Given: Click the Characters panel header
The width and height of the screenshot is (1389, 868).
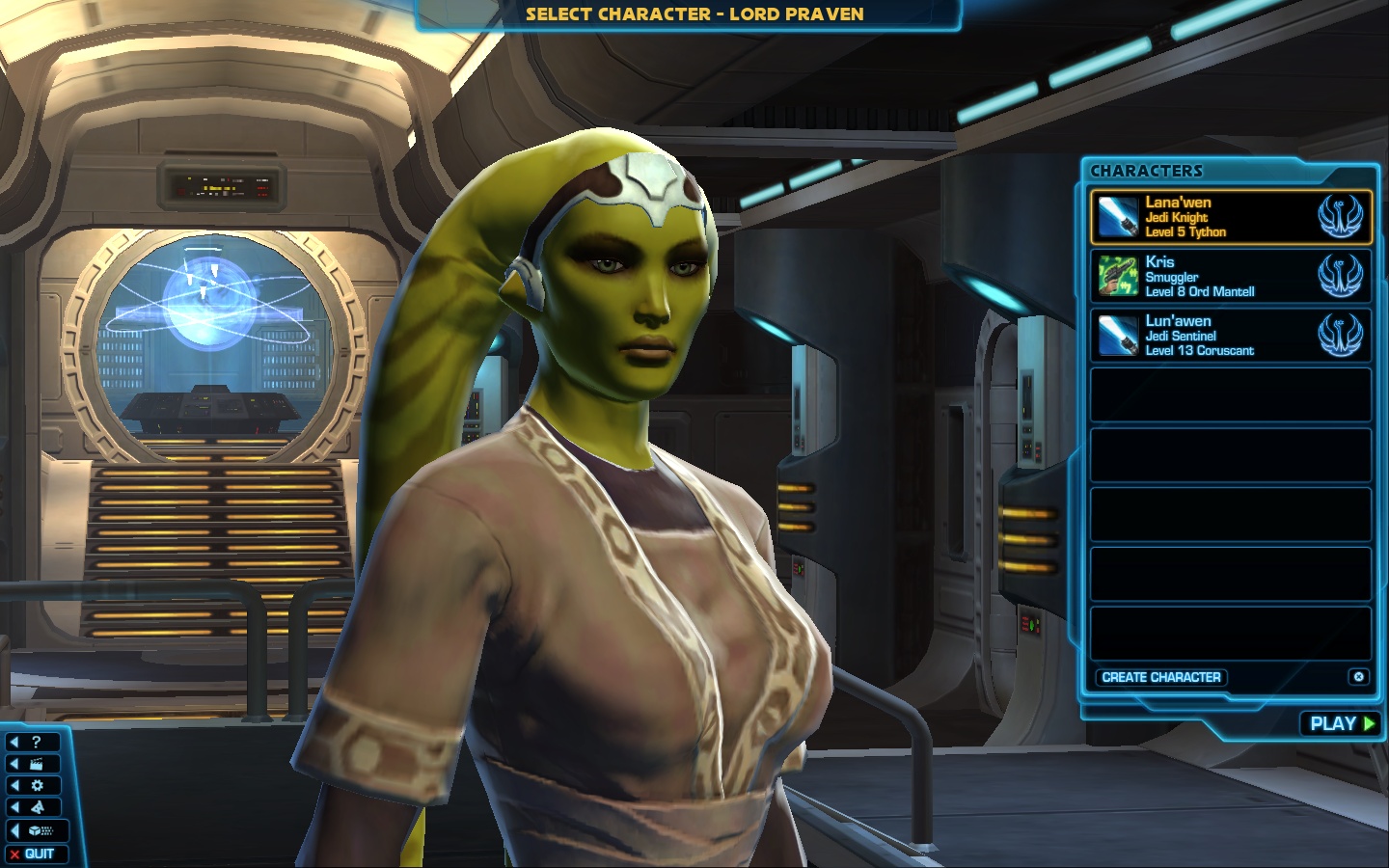Looking at the screenshot, I should [1146, 171].
